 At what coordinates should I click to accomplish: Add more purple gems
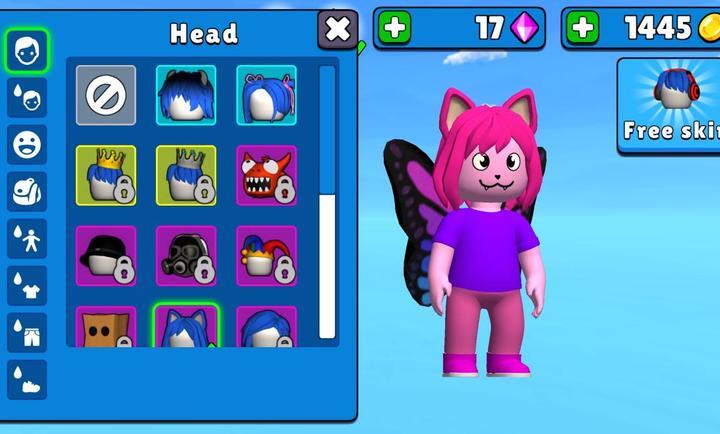click(395, 28)
